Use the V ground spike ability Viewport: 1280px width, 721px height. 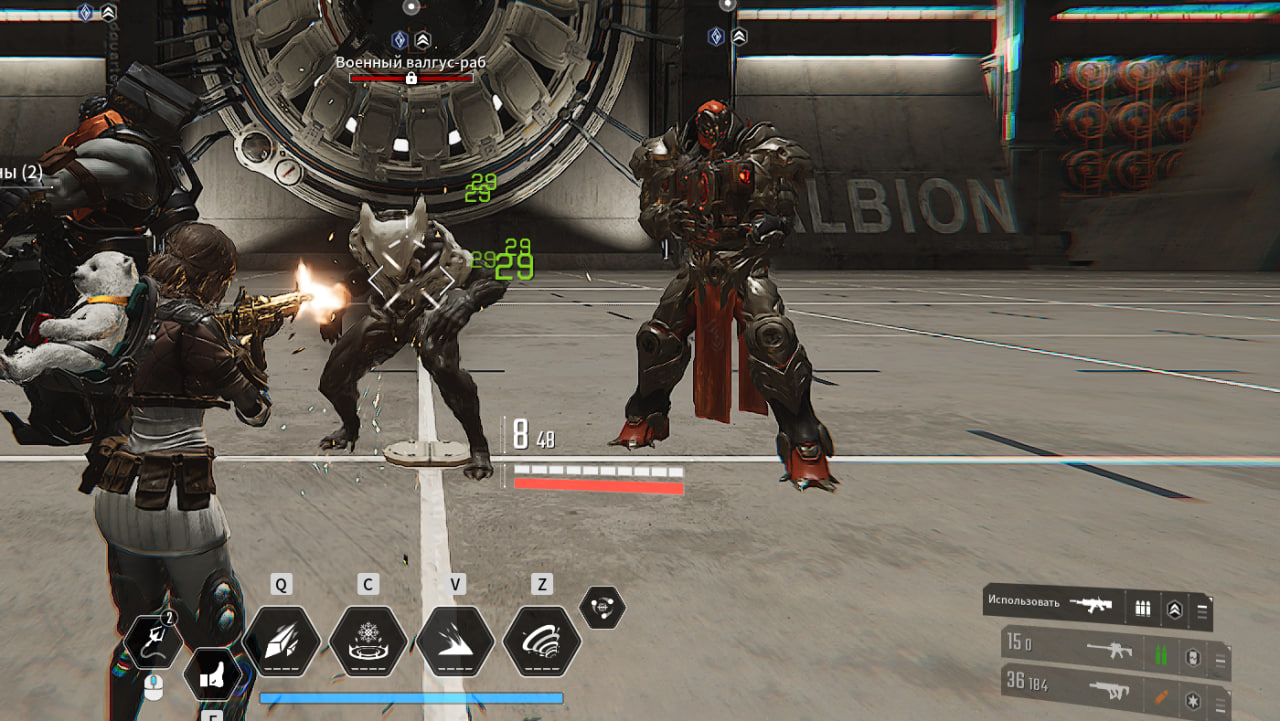(x=455, y=642)
